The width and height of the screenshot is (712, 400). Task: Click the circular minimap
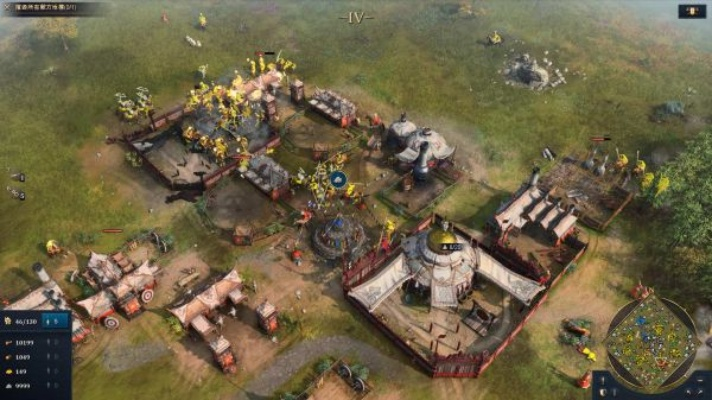(651, 343)
